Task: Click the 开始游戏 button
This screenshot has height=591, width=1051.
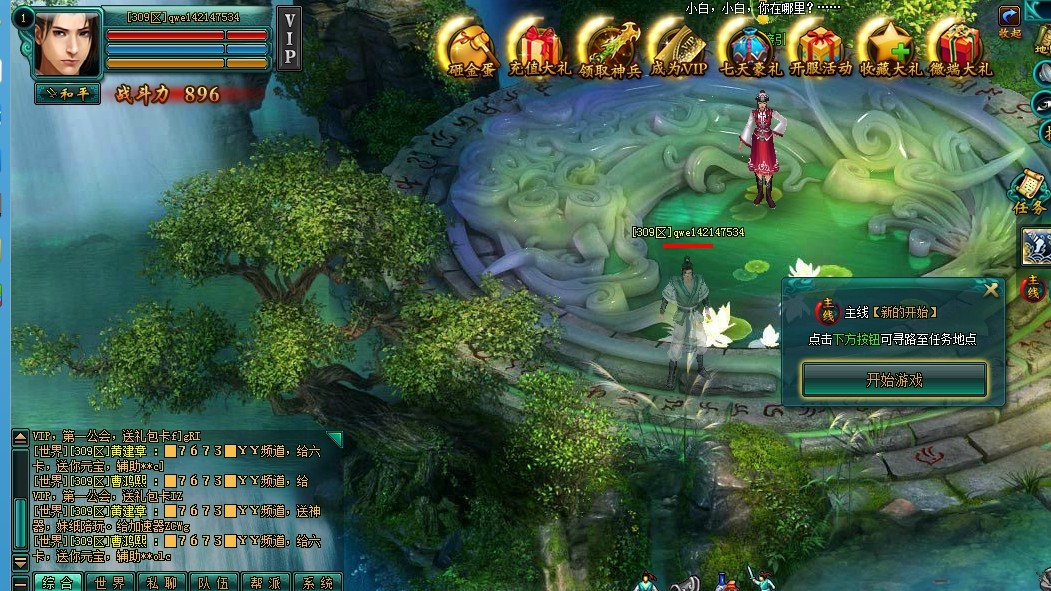Action: (893, 380)
